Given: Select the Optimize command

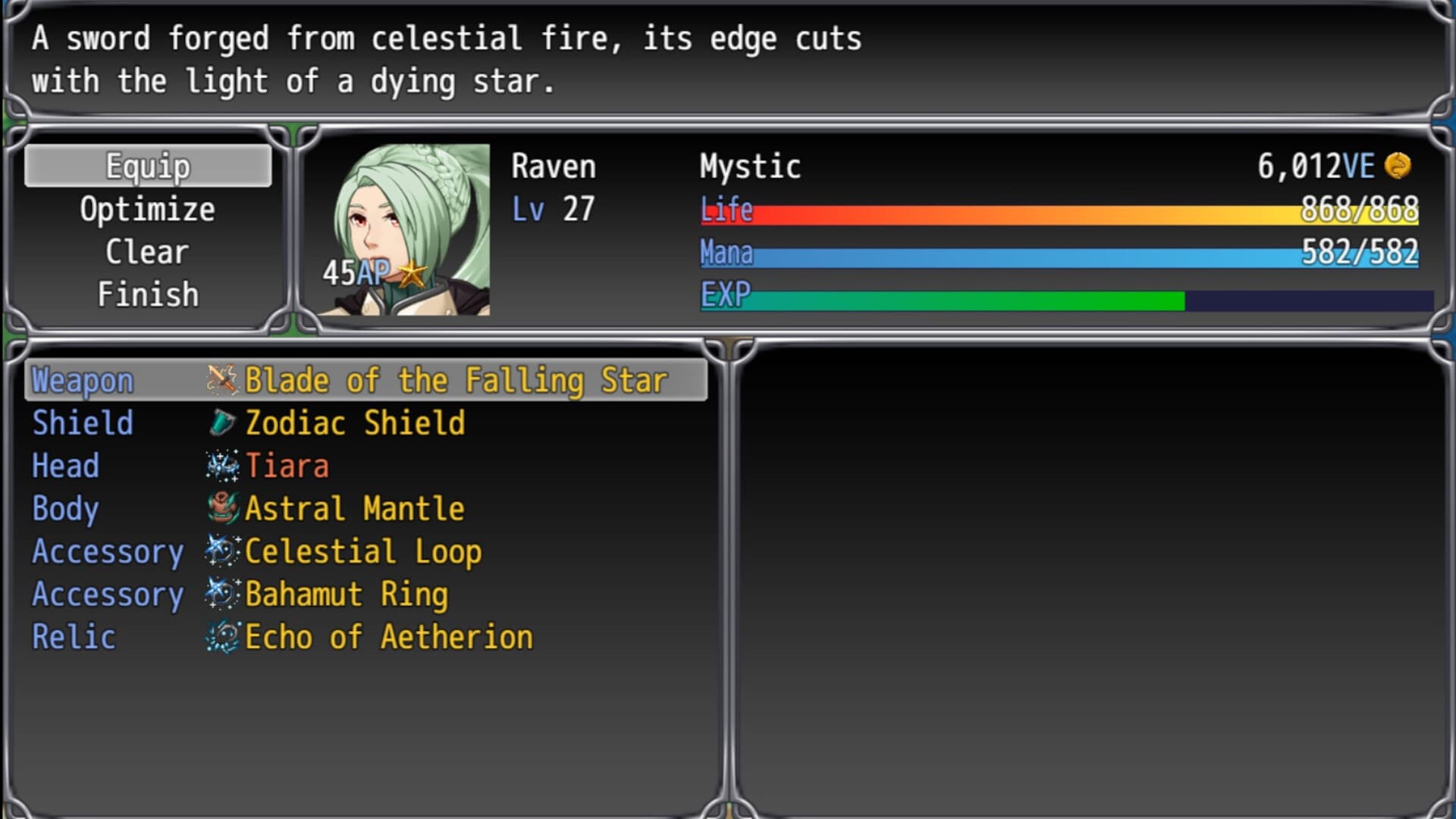Looking at the screenshot, I should click(x=148, y=209).
